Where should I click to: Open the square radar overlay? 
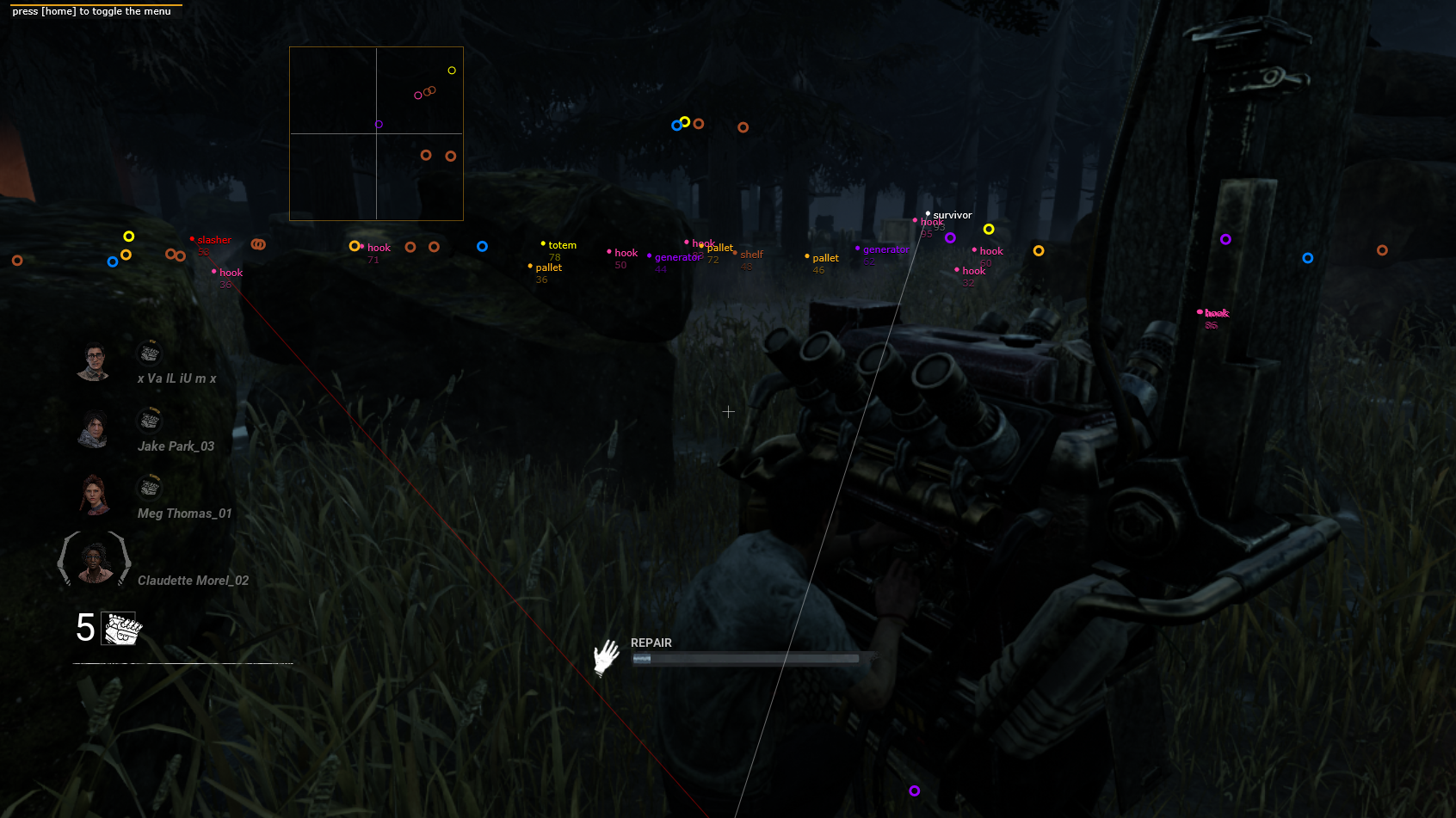click(x=376, y=133)
